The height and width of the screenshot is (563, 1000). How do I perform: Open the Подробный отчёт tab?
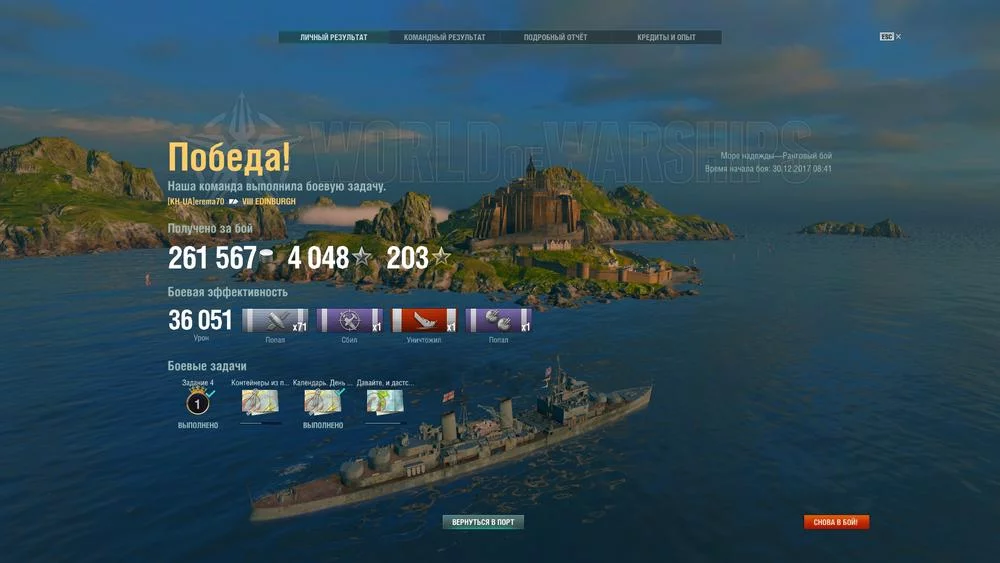tap(555, 38)
